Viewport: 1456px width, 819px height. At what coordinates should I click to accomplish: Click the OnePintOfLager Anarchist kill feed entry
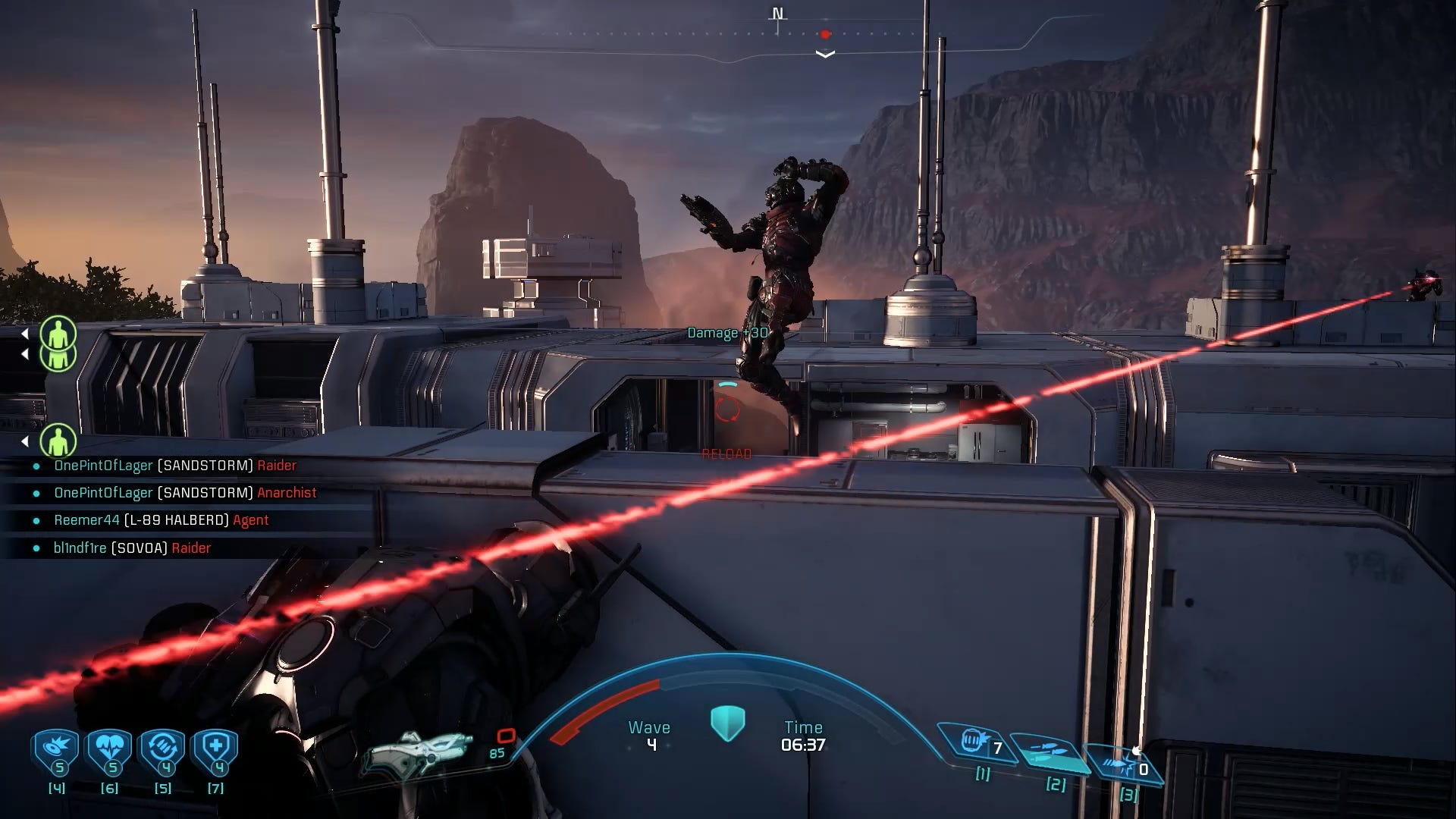pyautogui.click(x=185, y=493)
